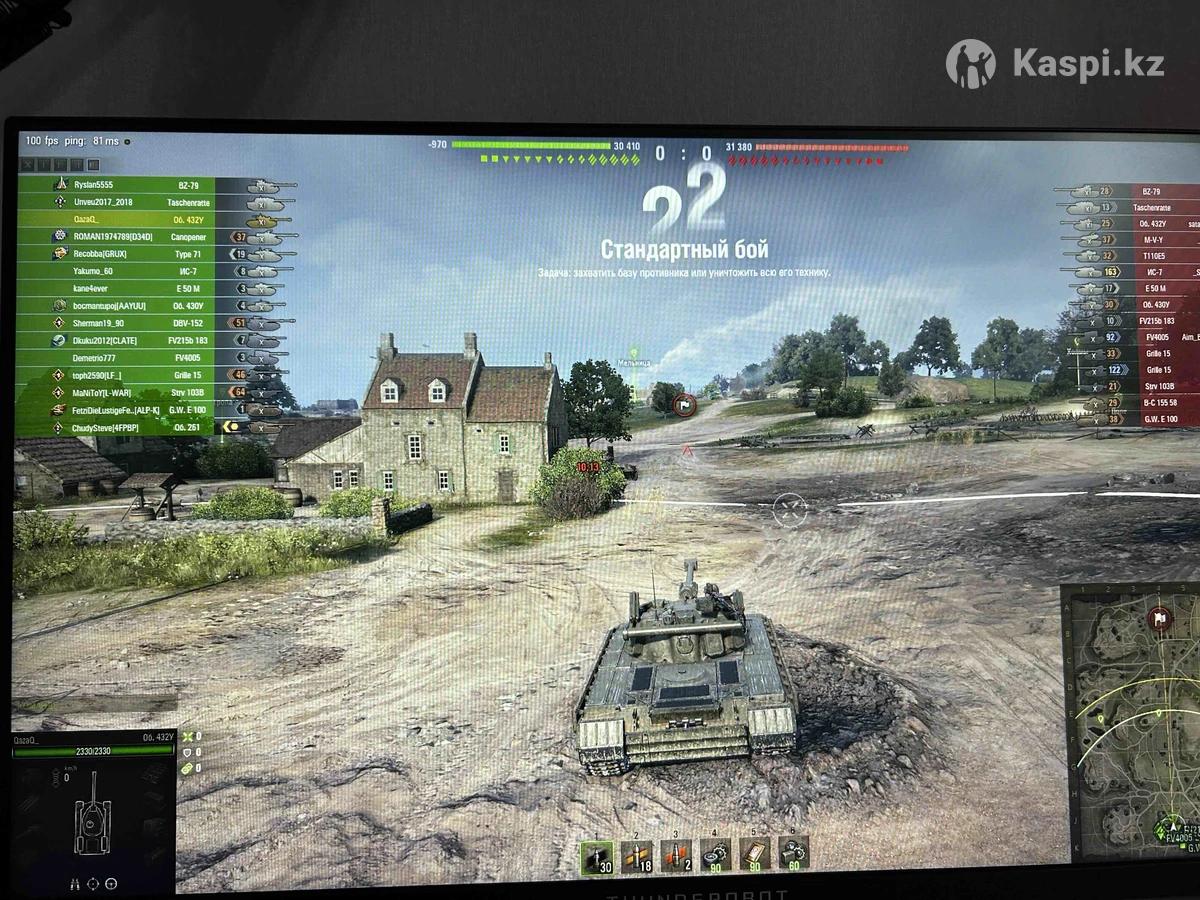Click the Kaspi.kz watermark logo

(1055, 64)
